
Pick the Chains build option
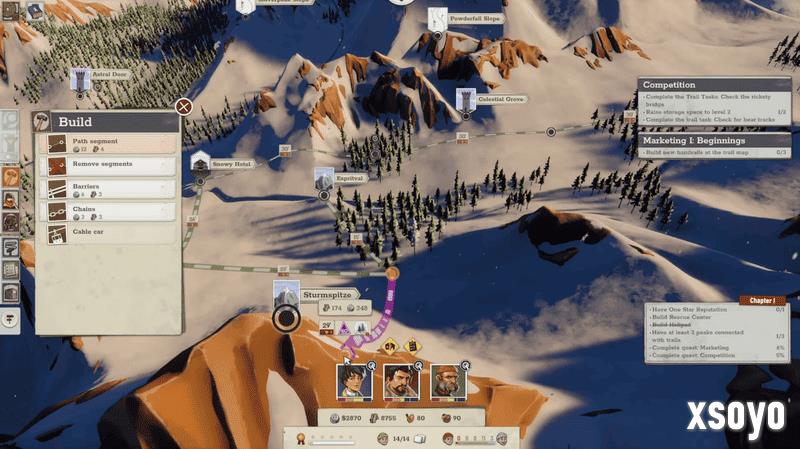coord(108,212)
